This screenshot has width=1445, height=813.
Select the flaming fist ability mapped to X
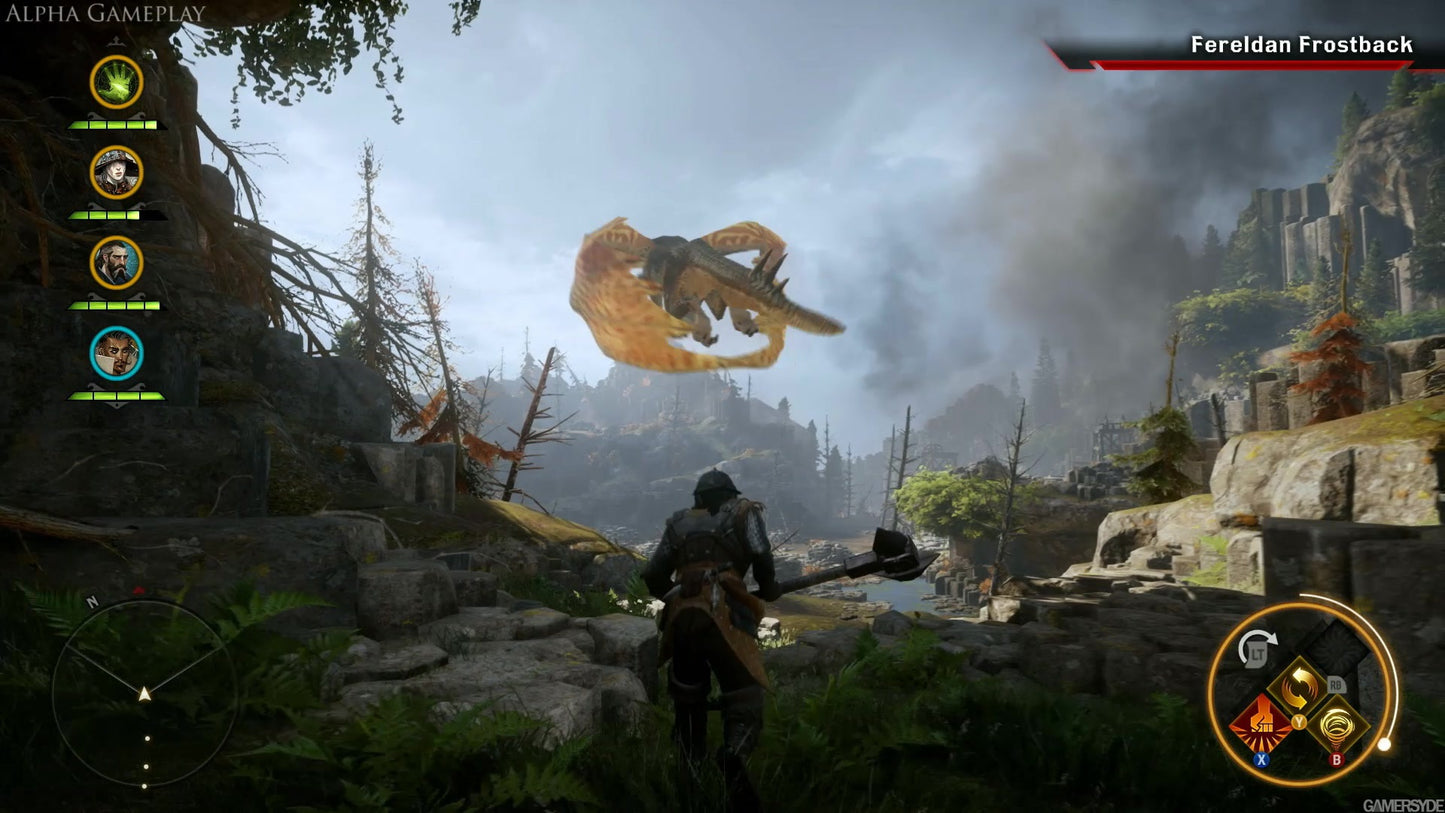click(1261, 720)
